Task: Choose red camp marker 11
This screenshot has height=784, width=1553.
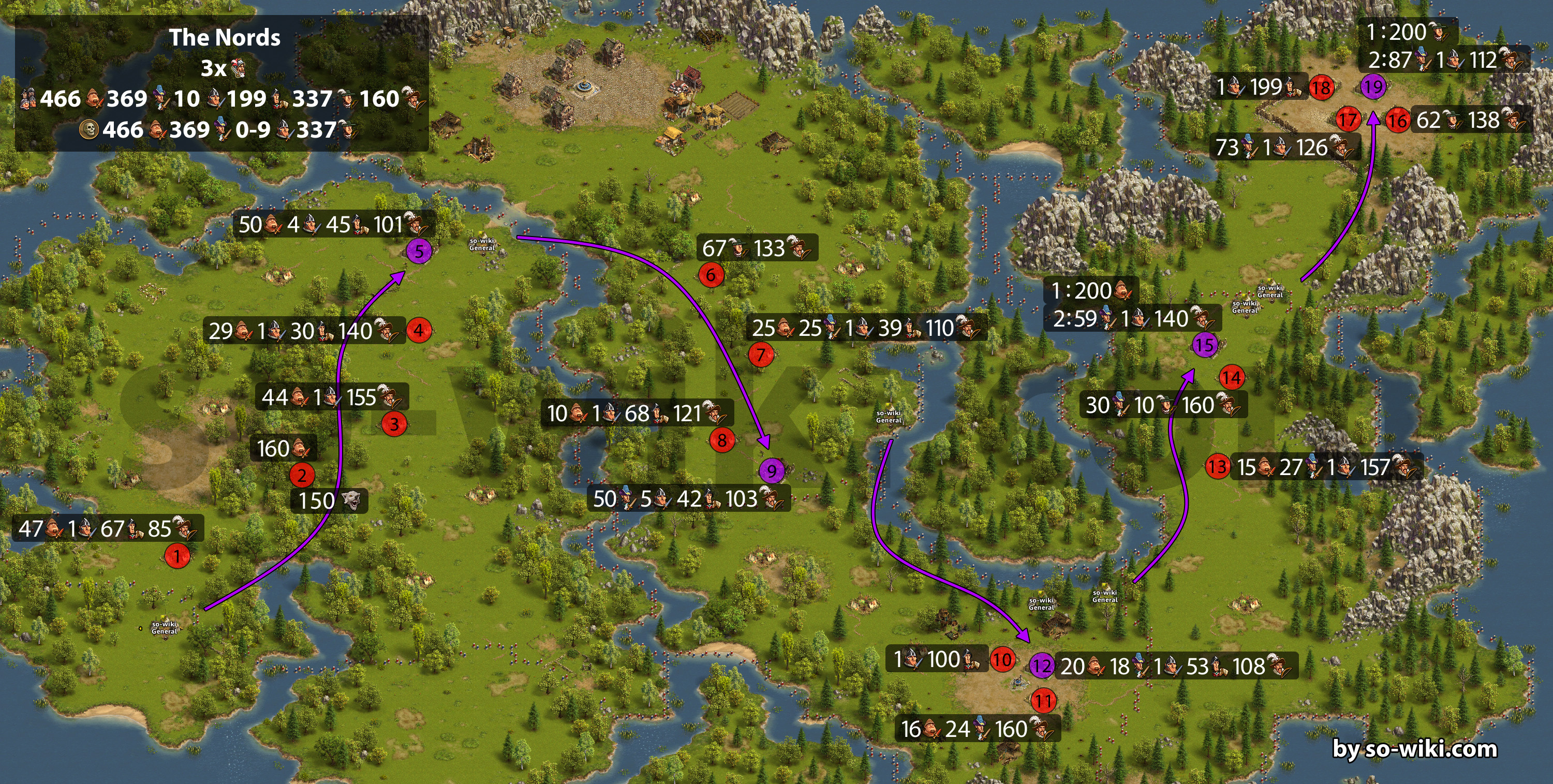Action: click(1043, 701)
